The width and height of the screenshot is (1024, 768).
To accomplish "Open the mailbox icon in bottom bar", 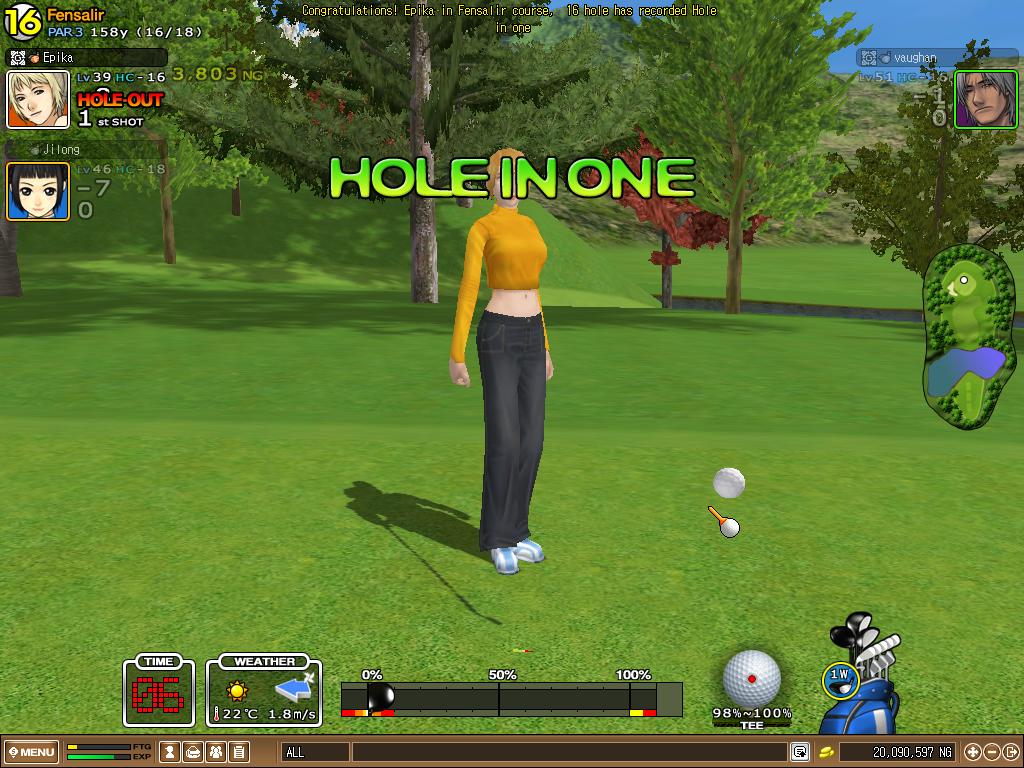I will (x=194, y=752).
